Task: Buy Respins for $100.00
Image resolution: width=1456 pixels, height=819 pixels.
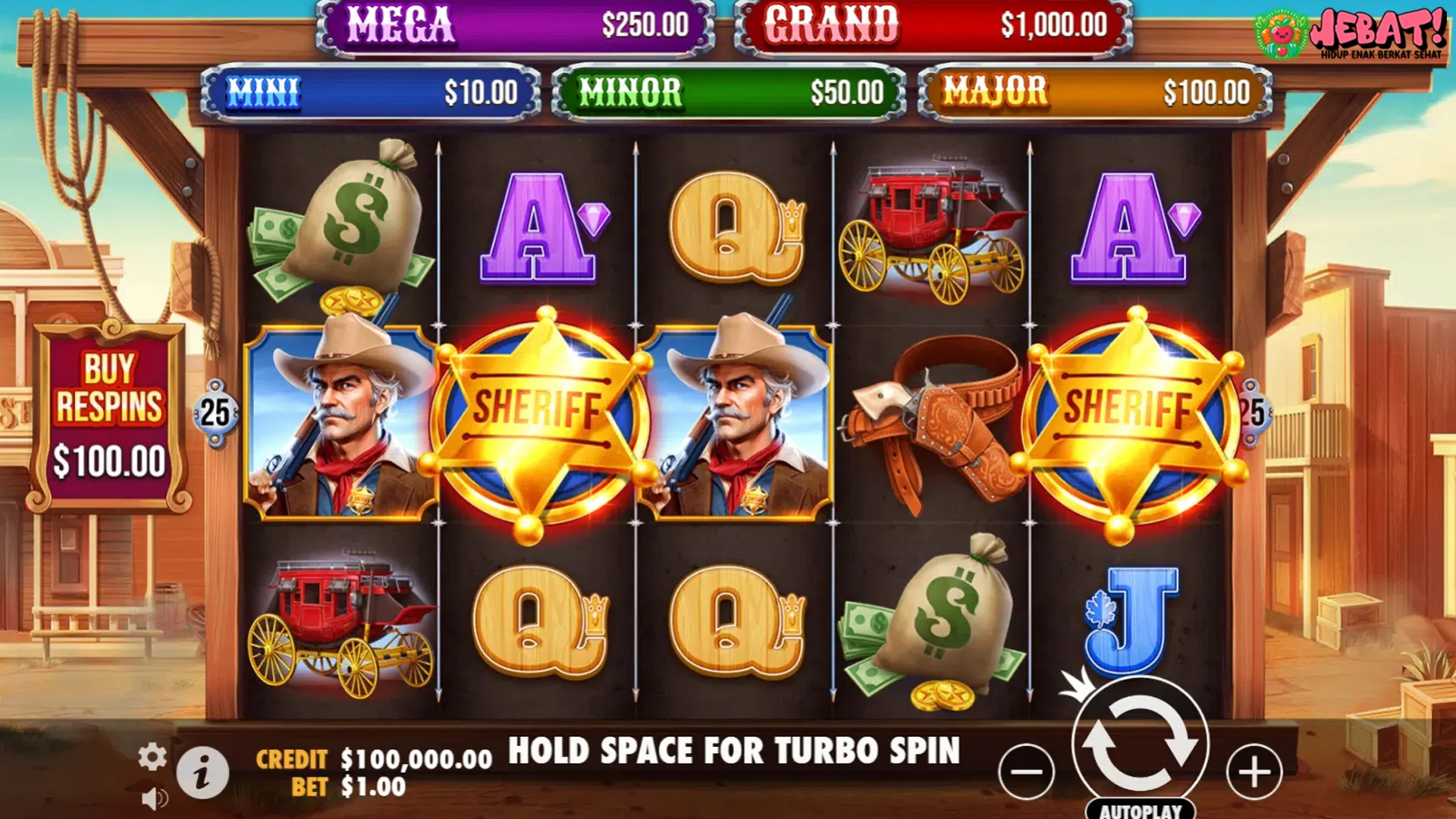Action: 109,417
